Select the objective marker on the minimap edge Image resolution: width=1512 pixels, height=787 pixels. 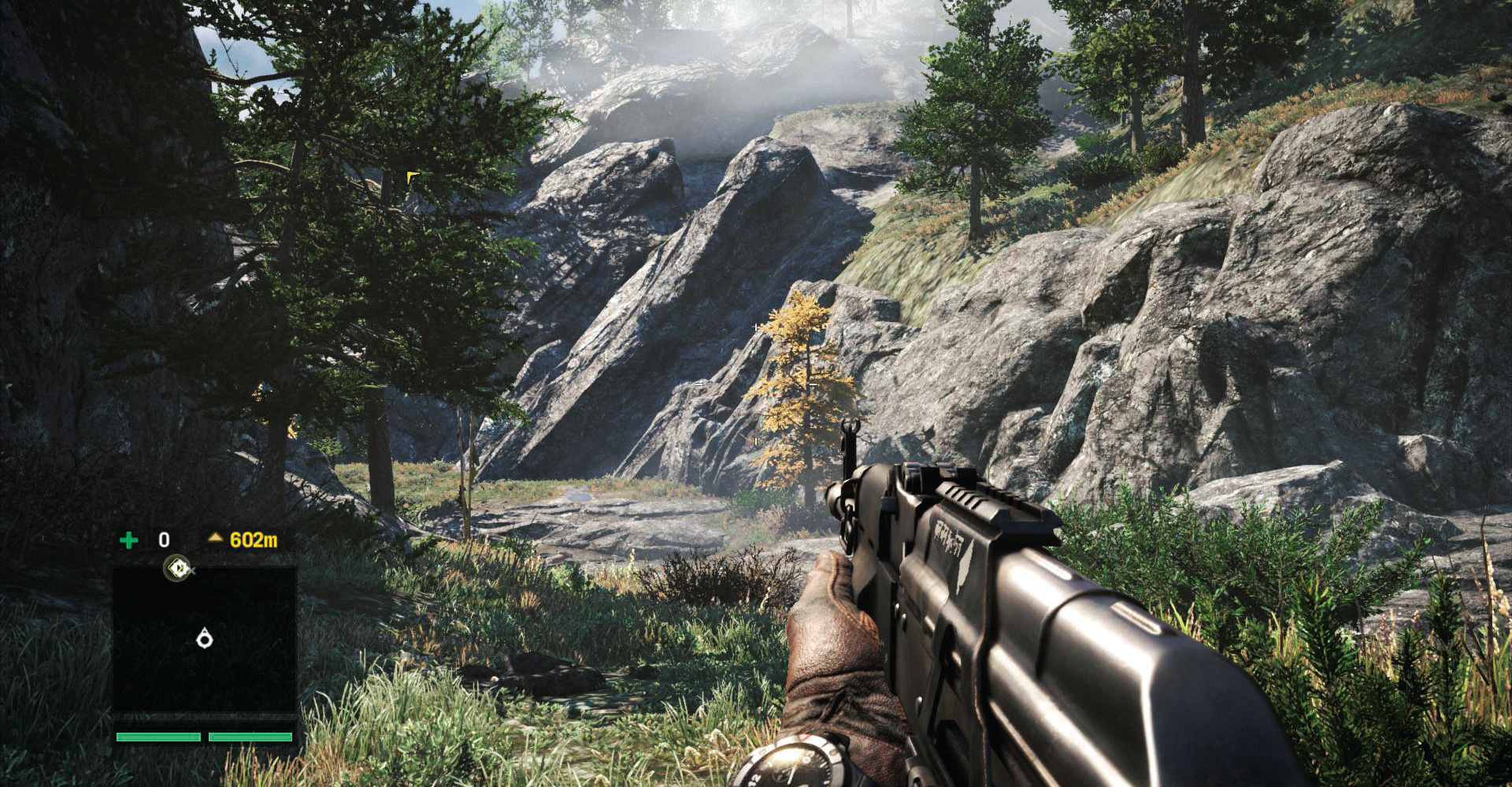179,567
